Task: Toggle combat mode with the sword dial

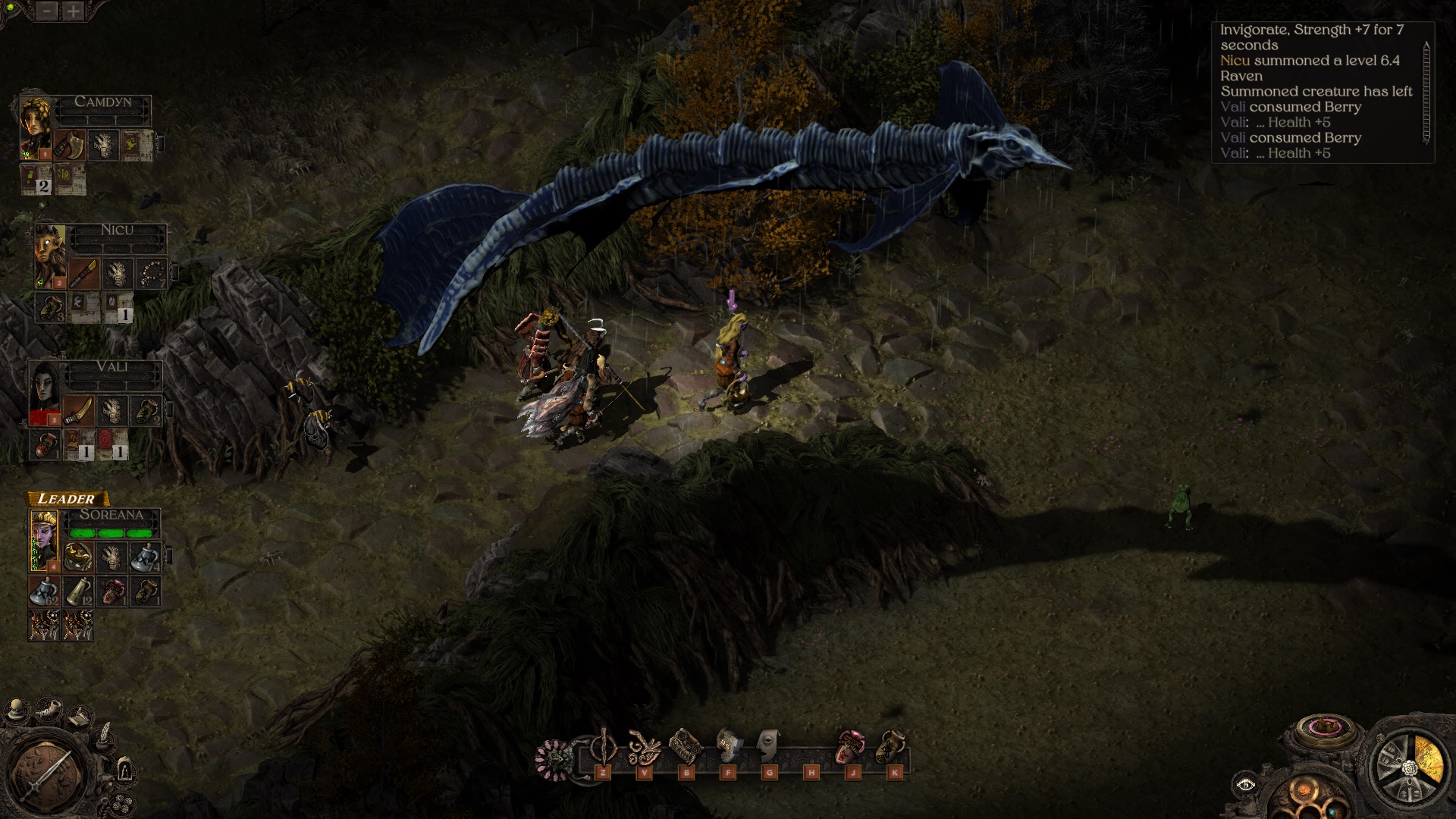Action: tap(47, 775)
